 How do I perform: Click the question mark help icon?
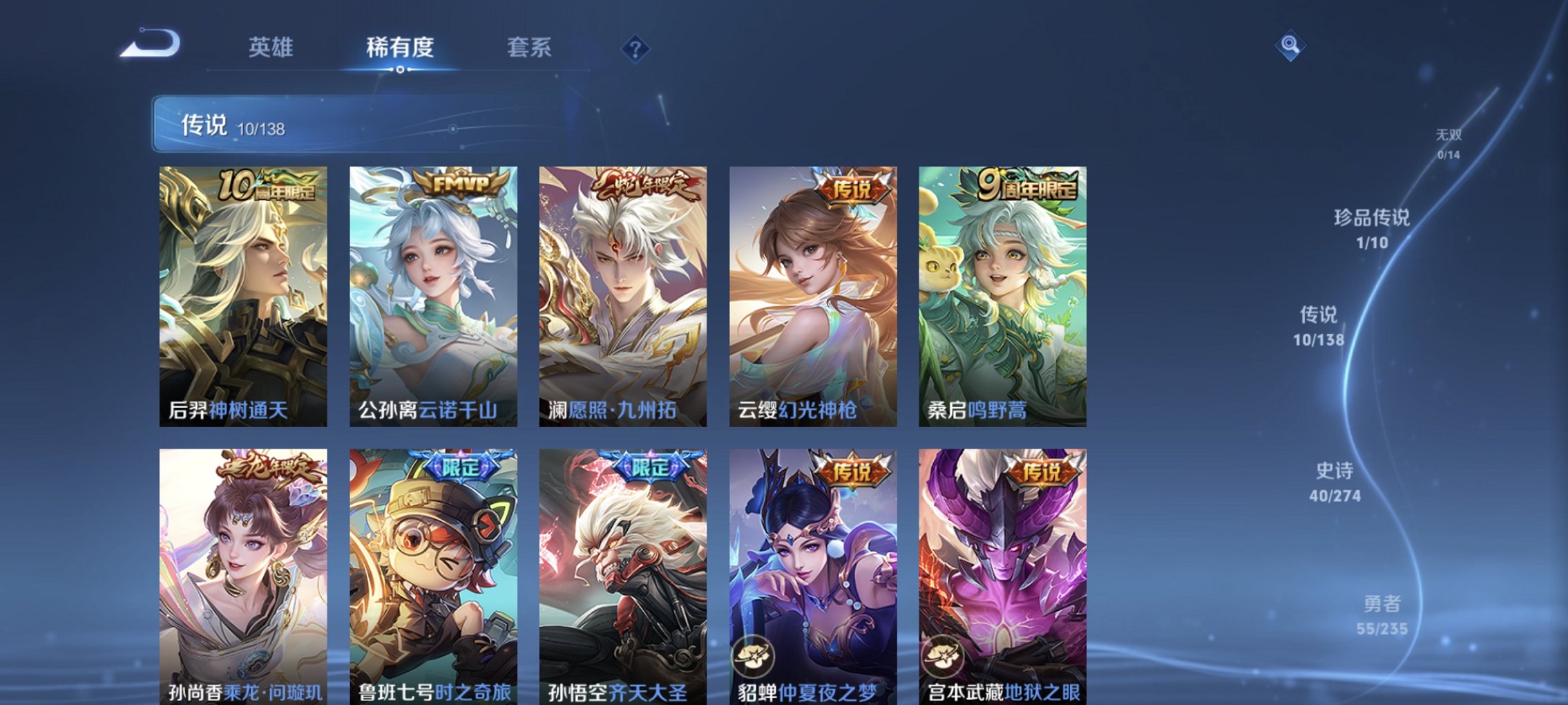635,47
